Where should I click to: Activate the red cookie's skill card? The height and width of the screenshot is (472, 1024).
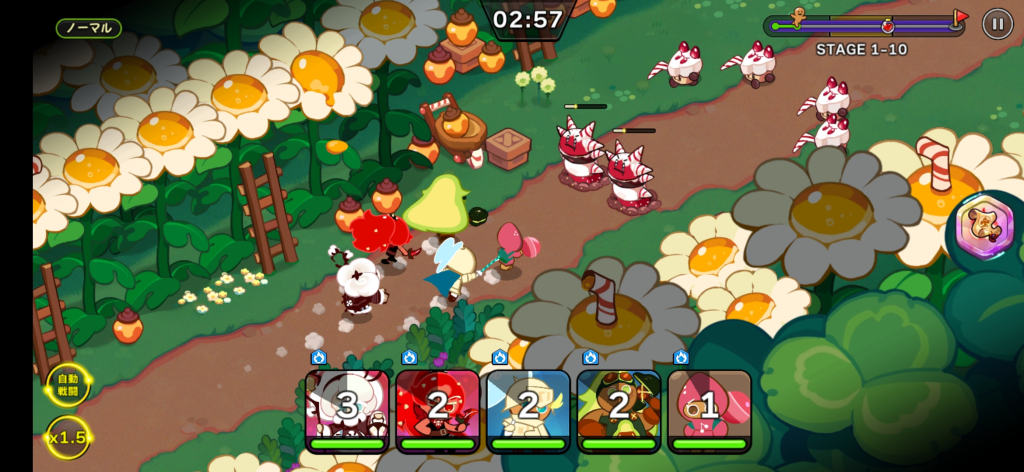pos(437,409)
